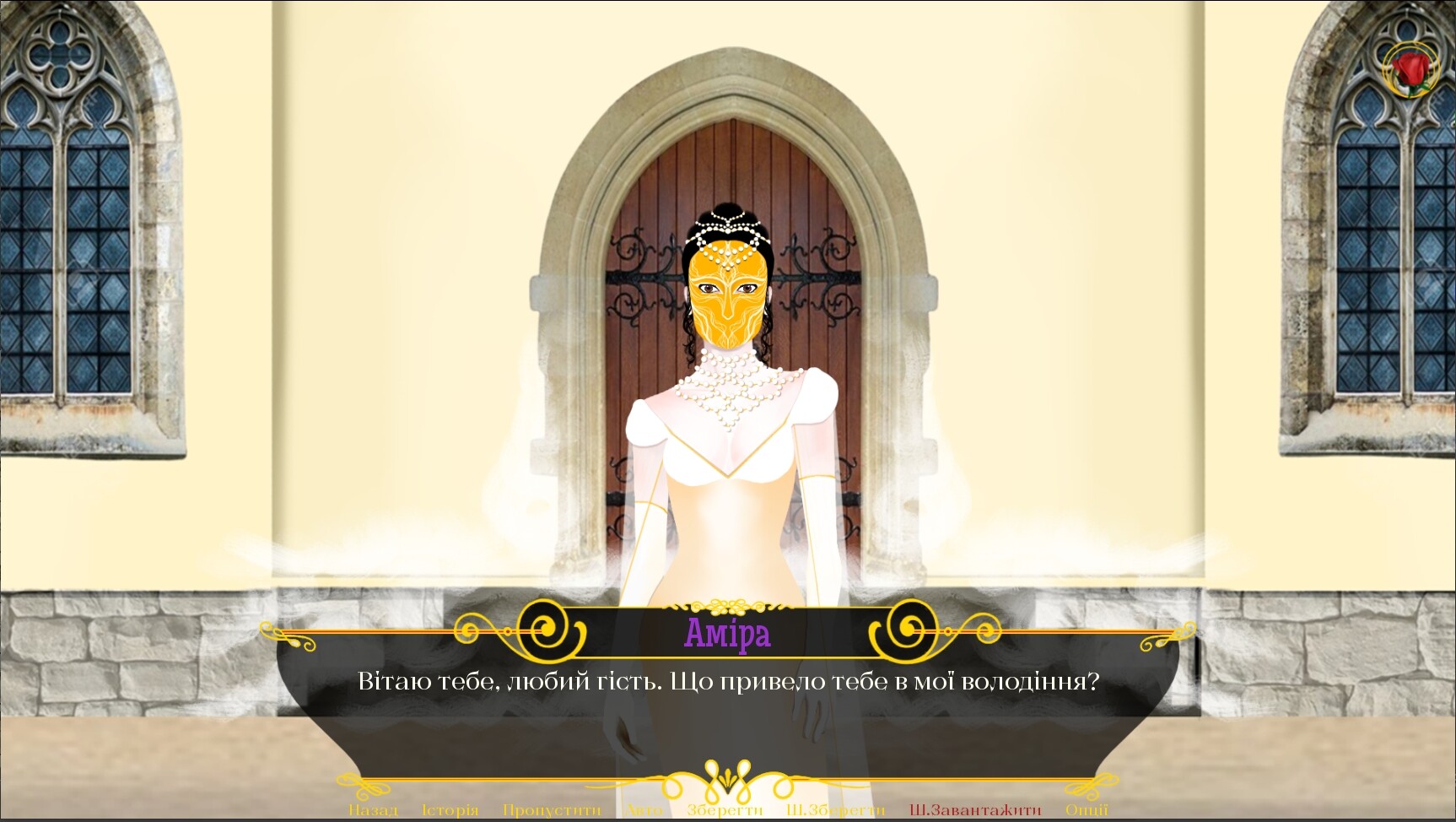Open the «Опції» options screen
The height and width of the screenshot is (822, 1456).
(1088, 808)
